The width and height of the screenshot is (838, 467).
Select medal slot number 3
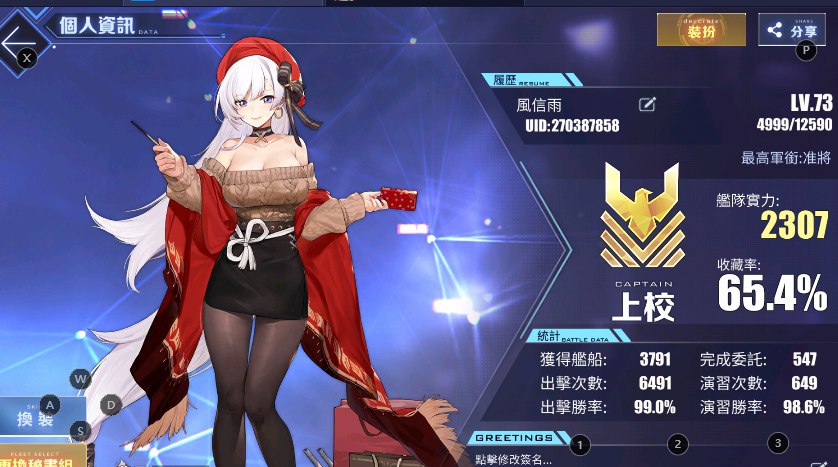coord(776,443)
